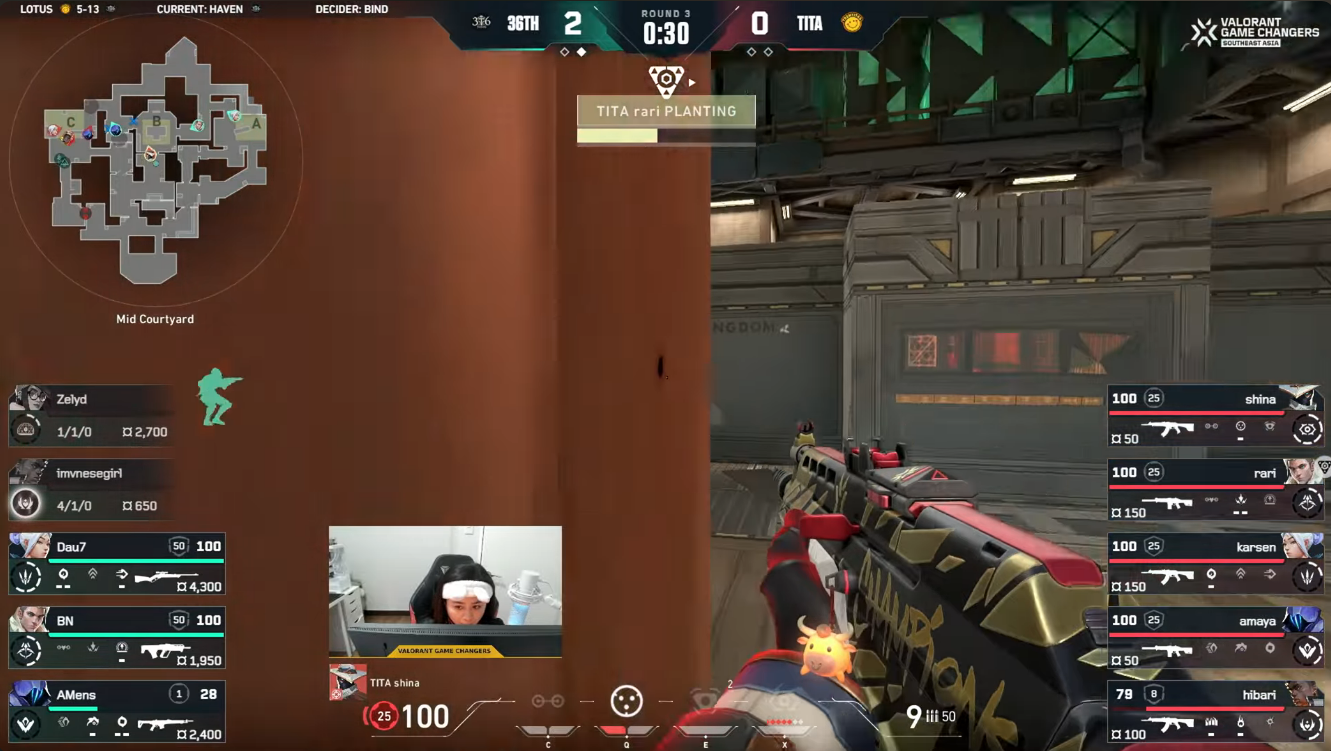The height and width of the screenshot is (751, 1331).
Task: Choose amaya's player row
Action: click(x=1215, y=637)
